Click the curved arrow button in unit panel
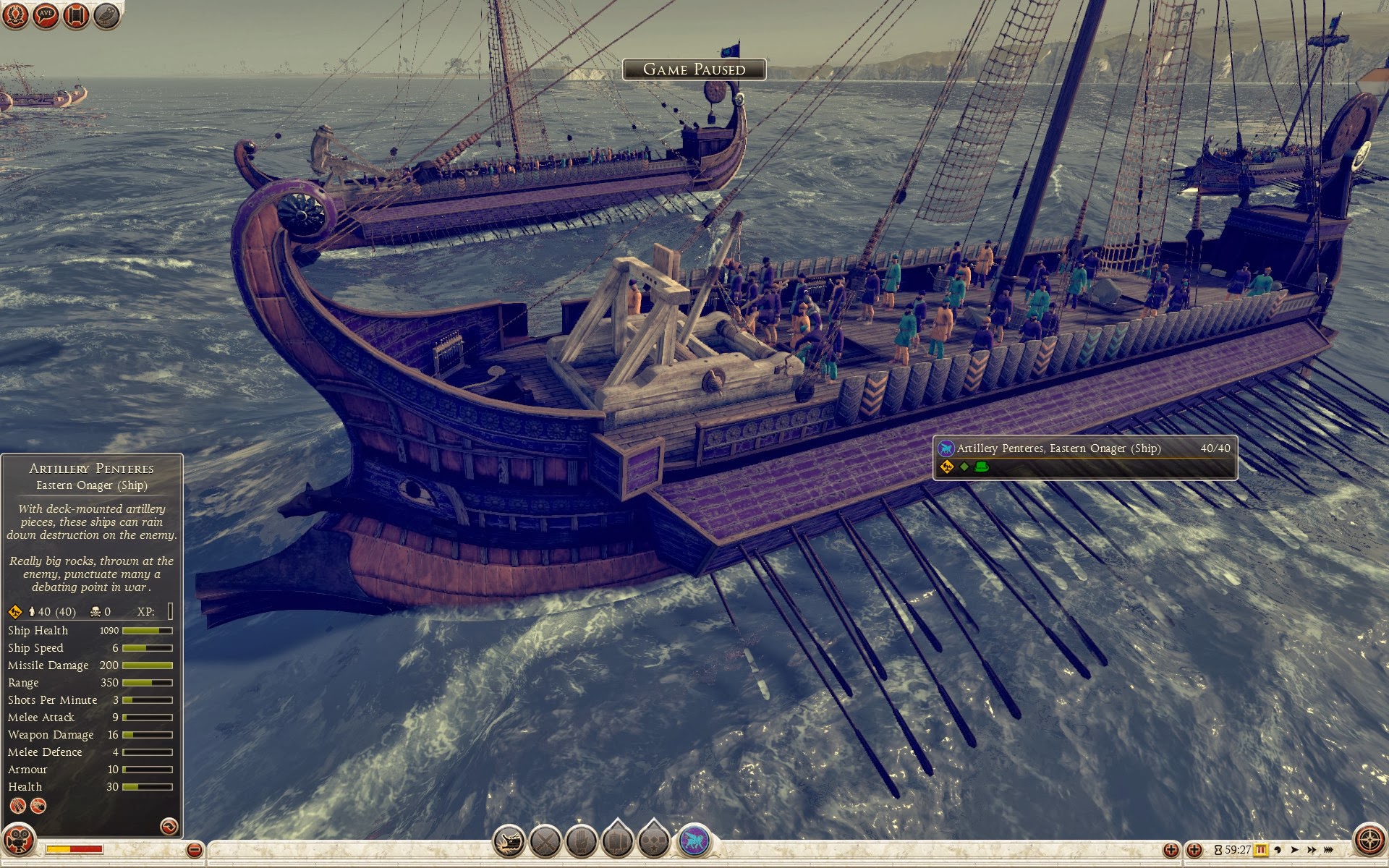The width and height of the screenshot is (1389, 868). (169, 825)
